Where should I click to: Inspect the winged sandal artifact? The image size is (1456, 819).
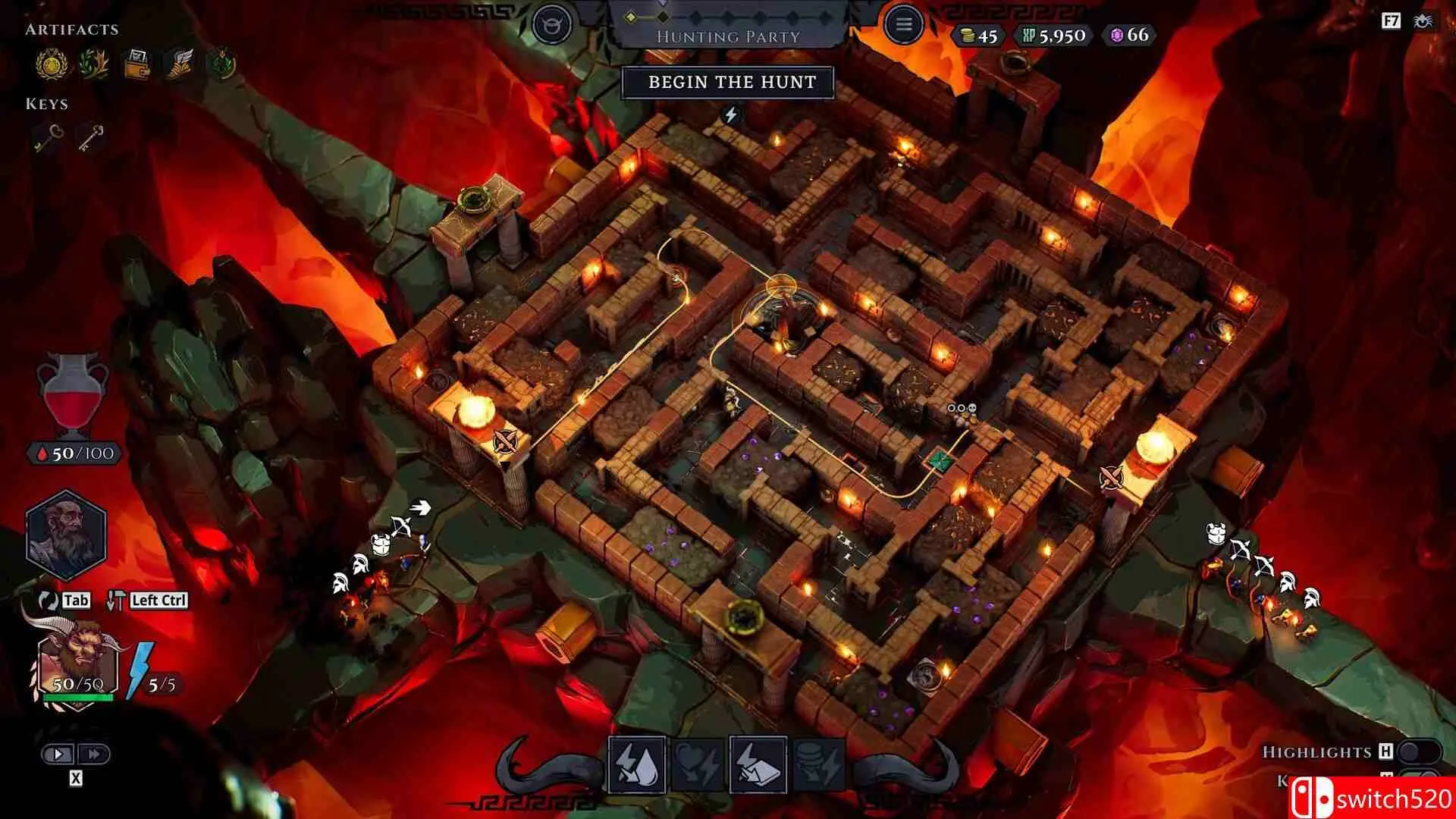(180, 64)
